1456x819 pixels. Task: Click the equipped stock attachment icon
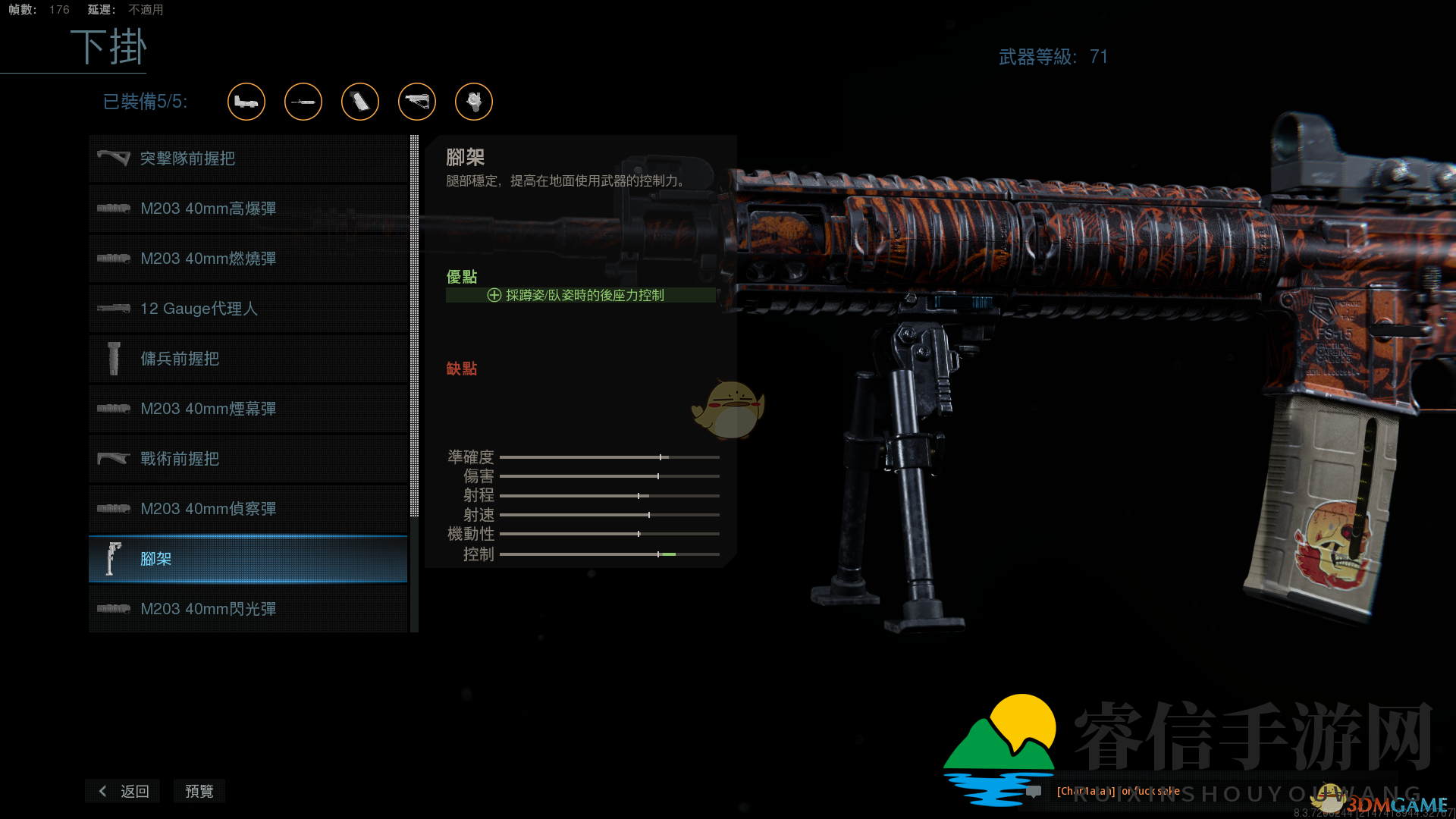click(x=417, y=102)
